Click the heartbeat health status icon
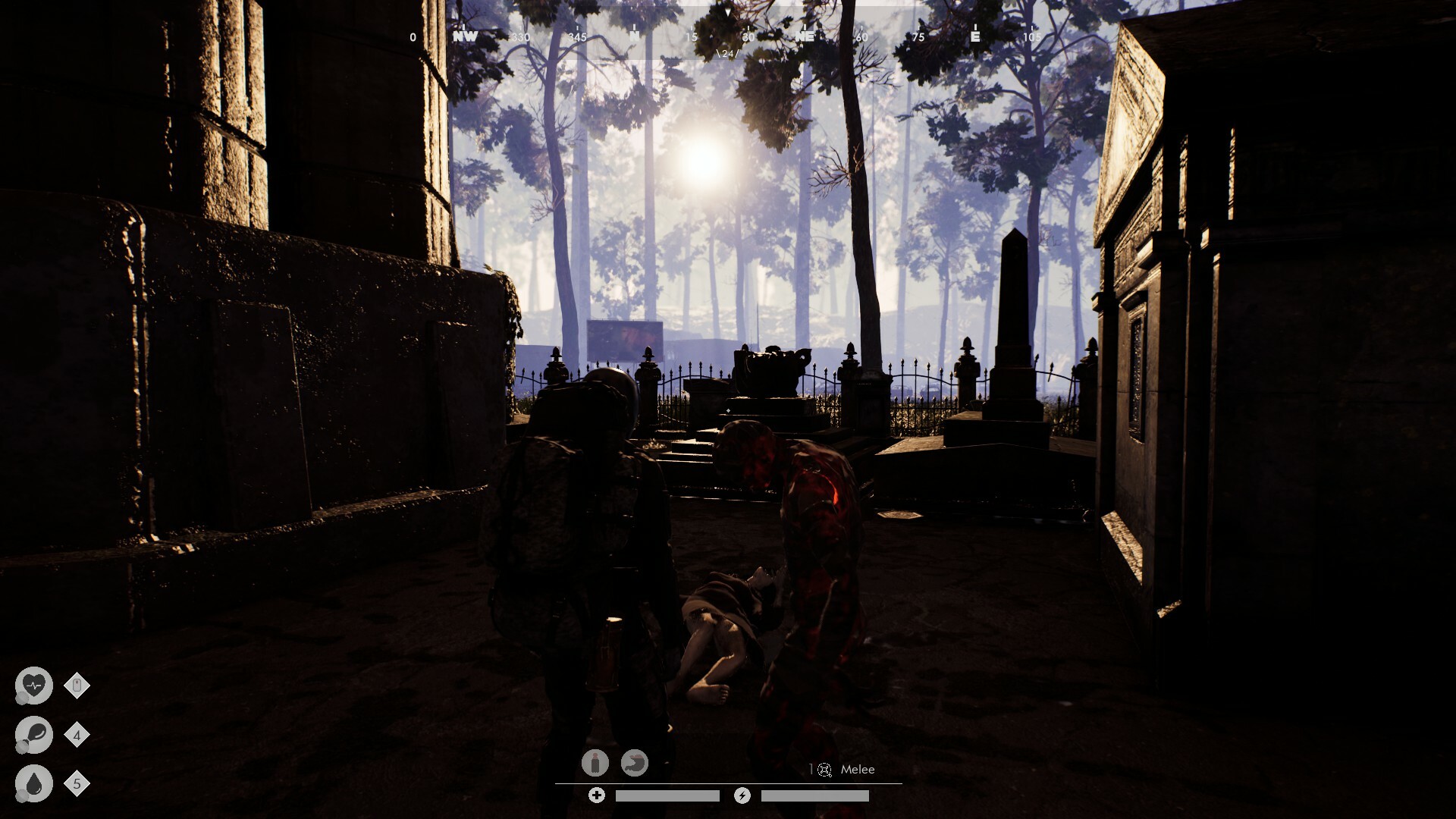The height and width of the screenshot is (819, 1456). pyautogui.click(x=35, y=685)
